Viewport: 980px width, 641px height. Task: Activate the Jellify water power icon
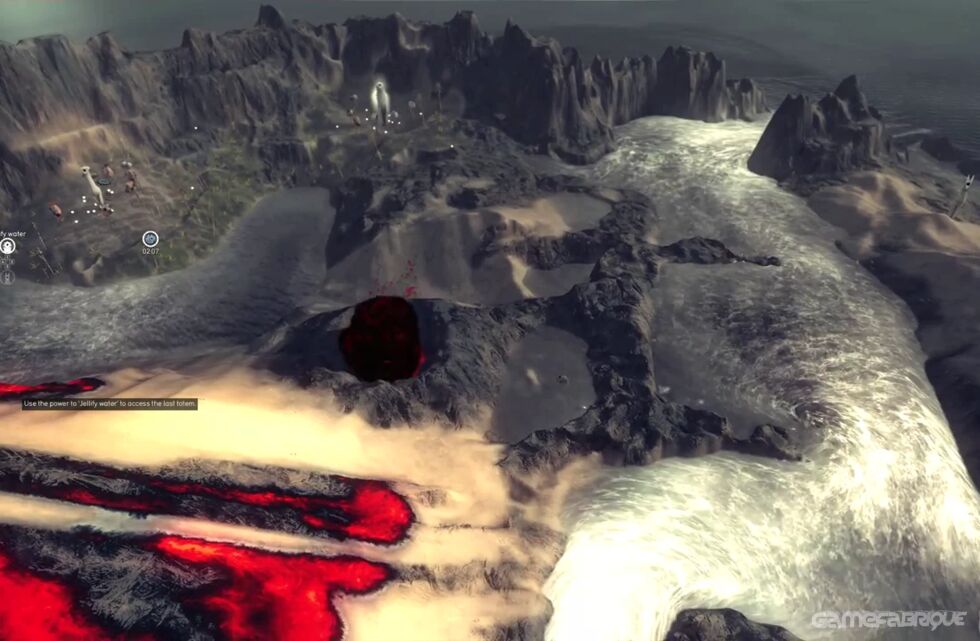(7, 245)
